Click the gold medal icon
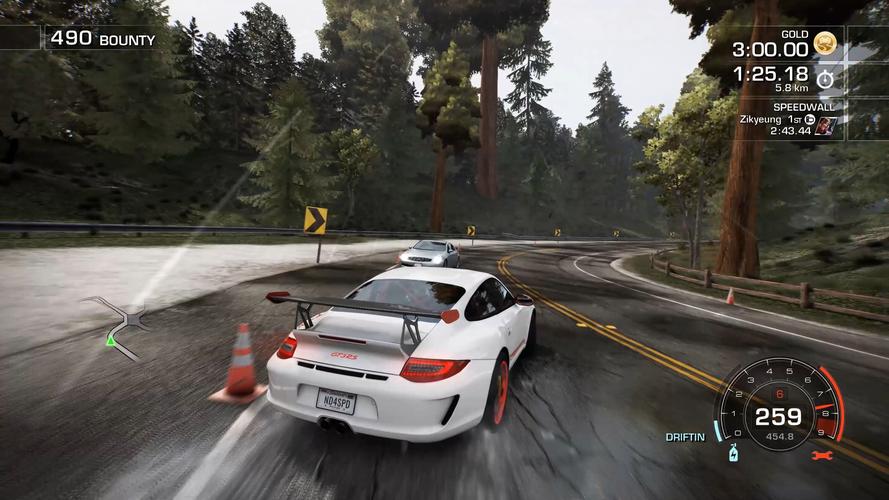Image resolution: width=889 pixels, height=500 pixels. tap(824, 44)
